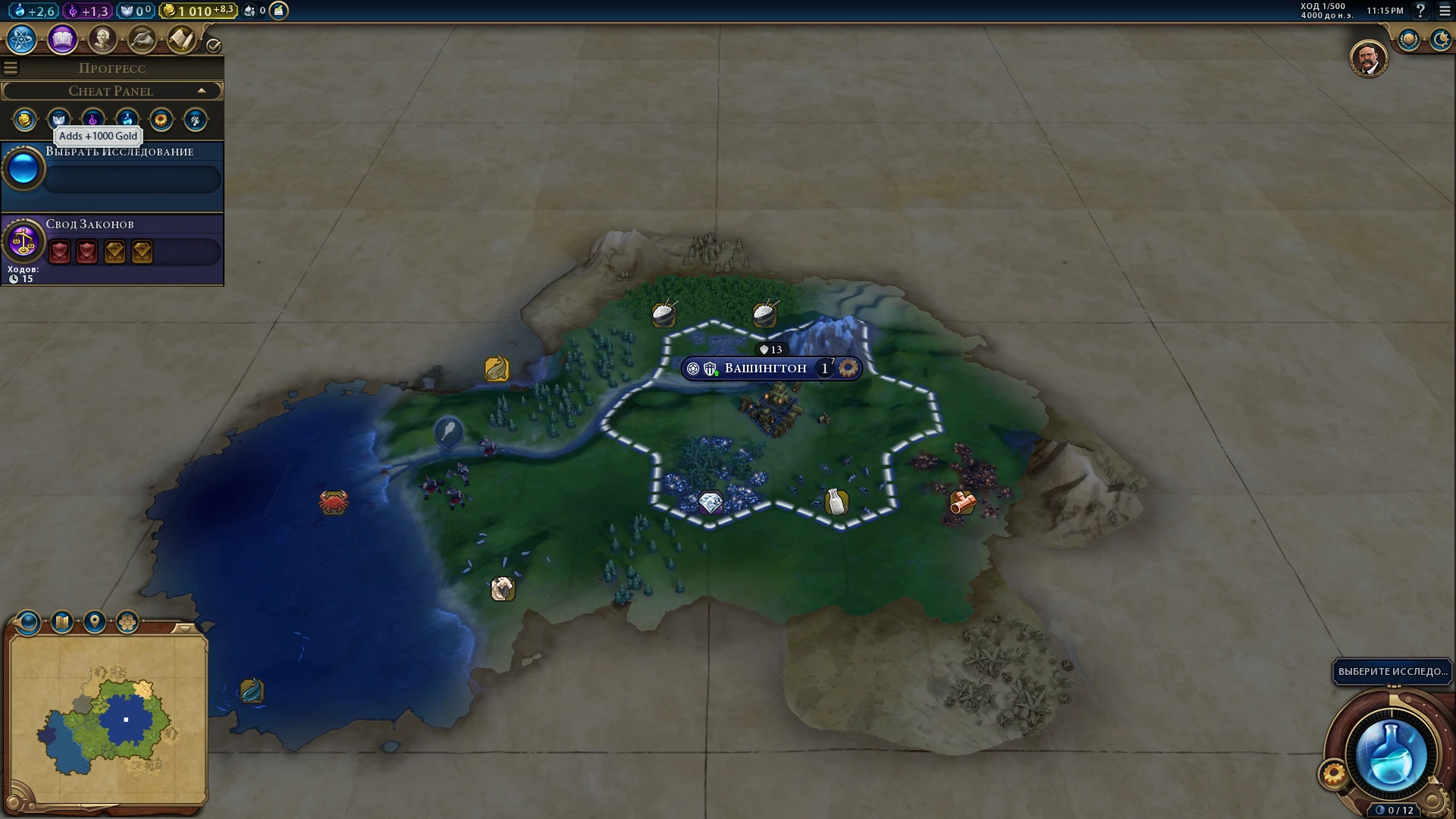
Task: Click the Adds +1000 Gold cheat icon
Action: click(24, 120)
